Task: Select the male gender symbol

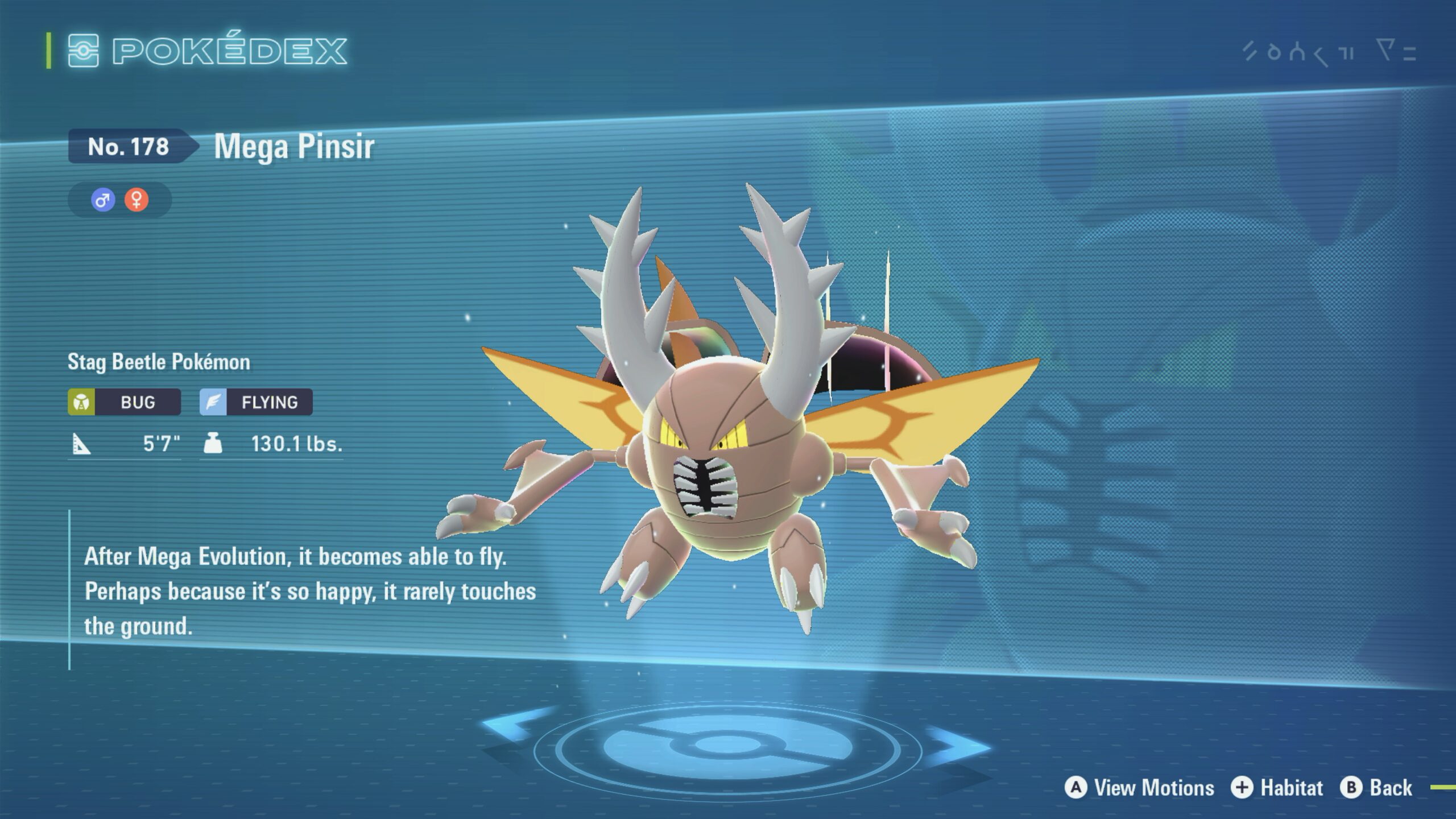Action: pos(103,200)
